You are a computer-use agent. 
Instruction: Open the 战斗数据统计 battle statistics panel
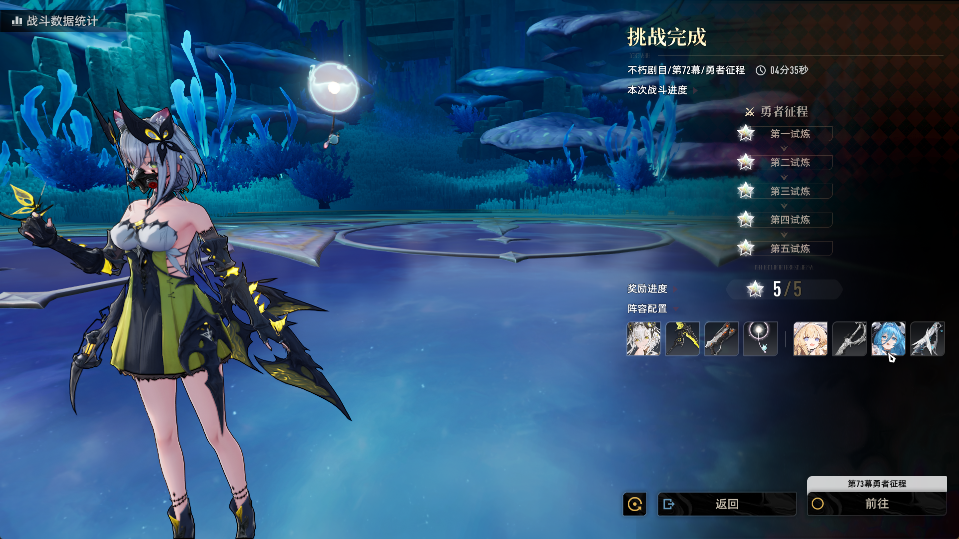pos(58,20)
